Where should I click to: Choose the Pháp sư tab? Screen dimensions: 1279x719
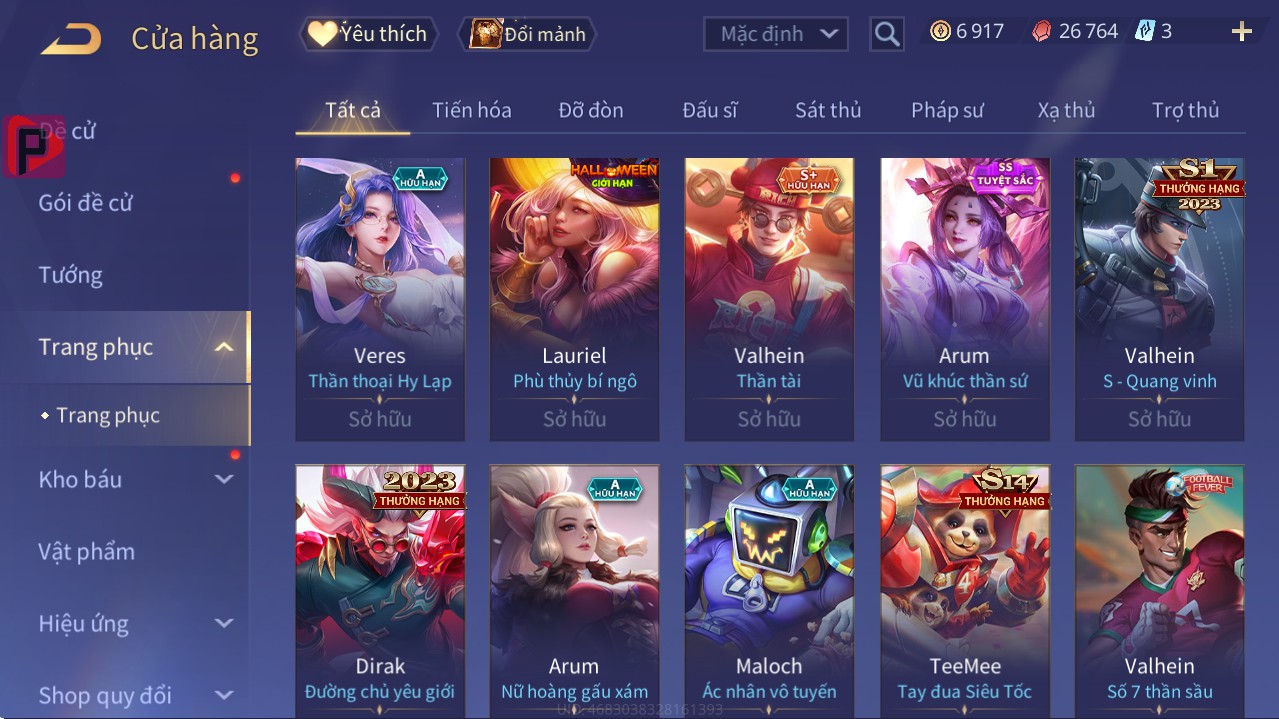(947, 110)
